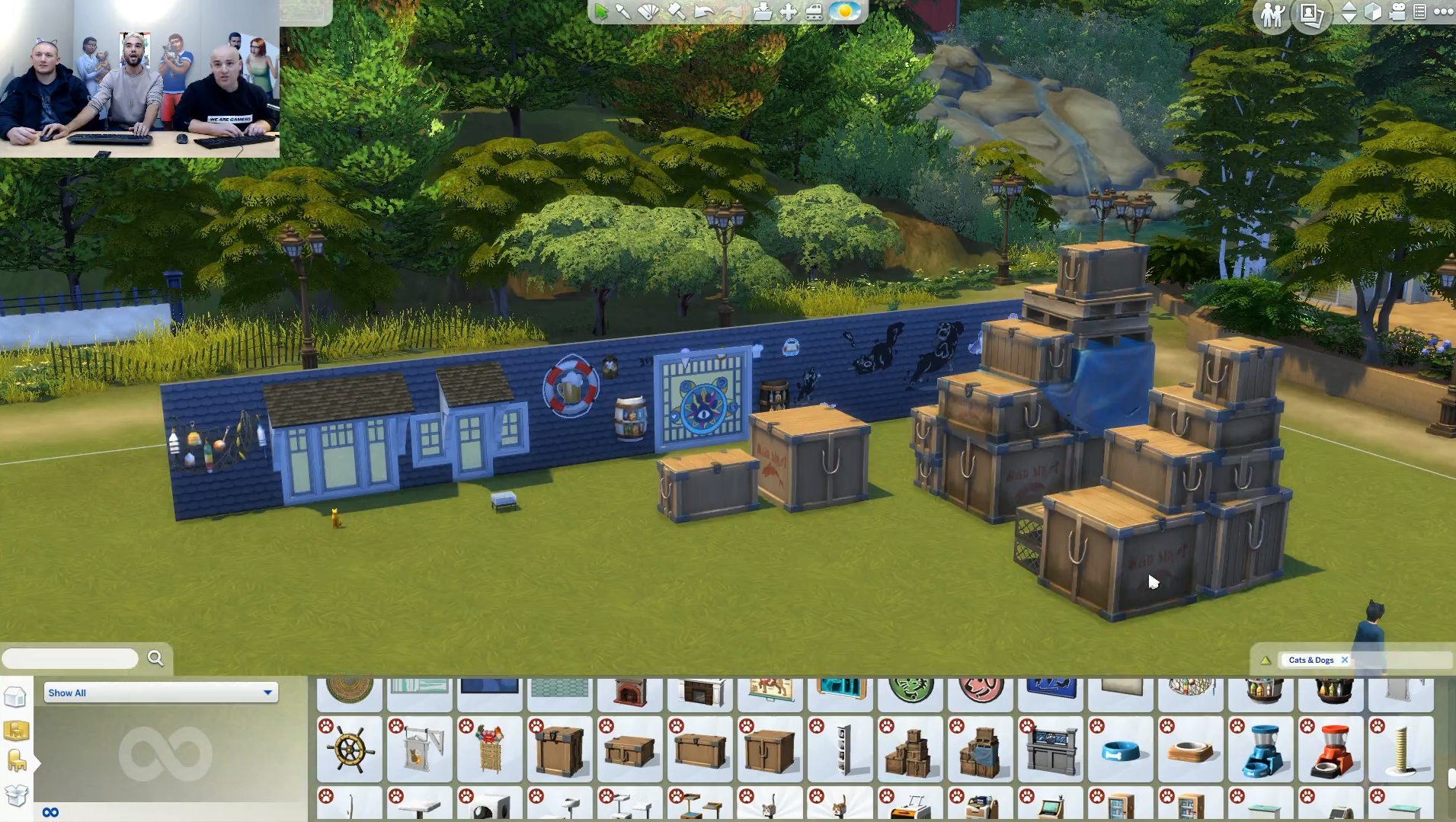Viewport: 1456px width, 822px height.
Task: Click the catalog search text field
Action: [70, 658]
